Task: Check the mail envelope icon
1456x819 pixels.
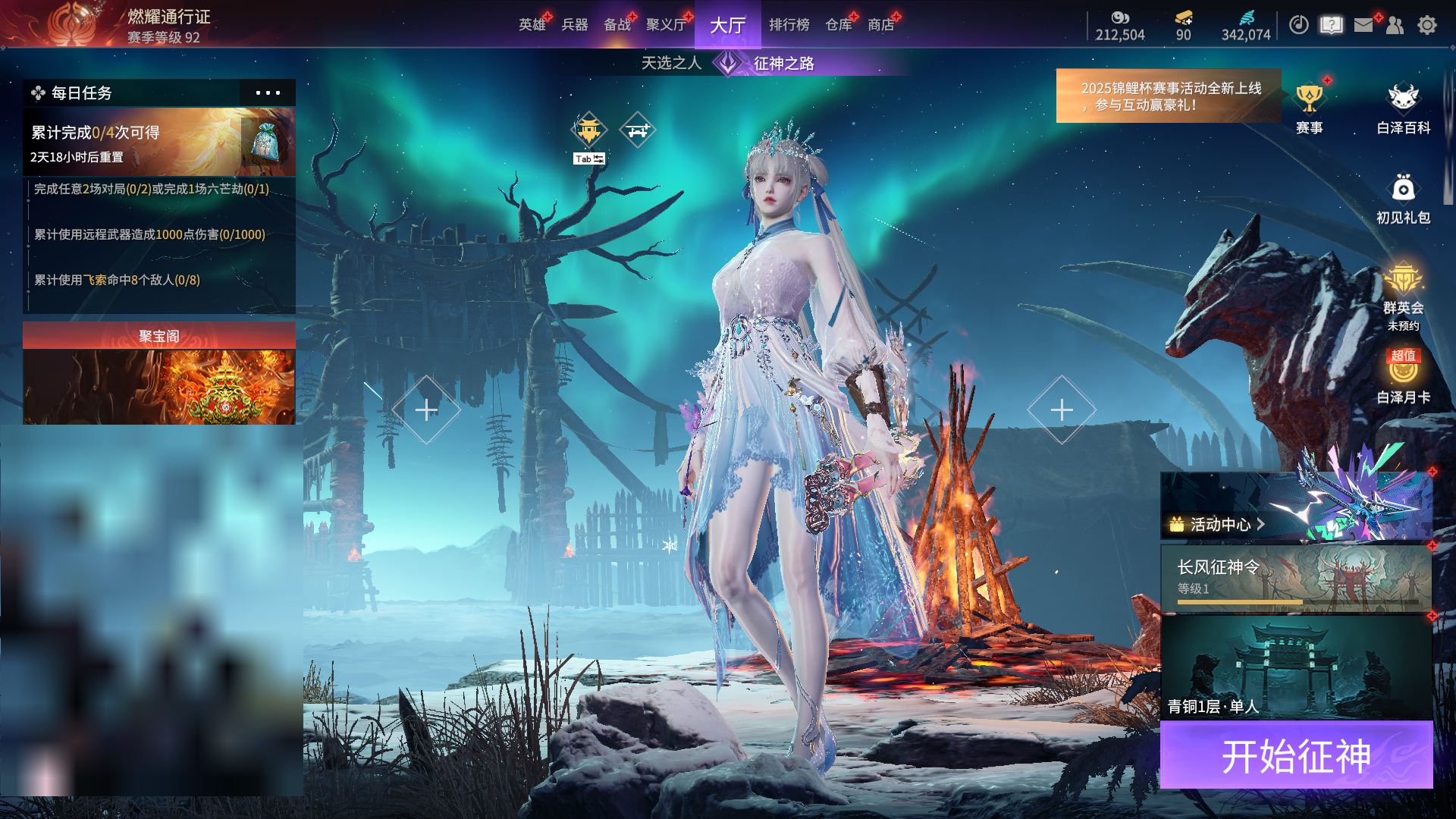Action: pyautogui.click(x=1363, y=25)
